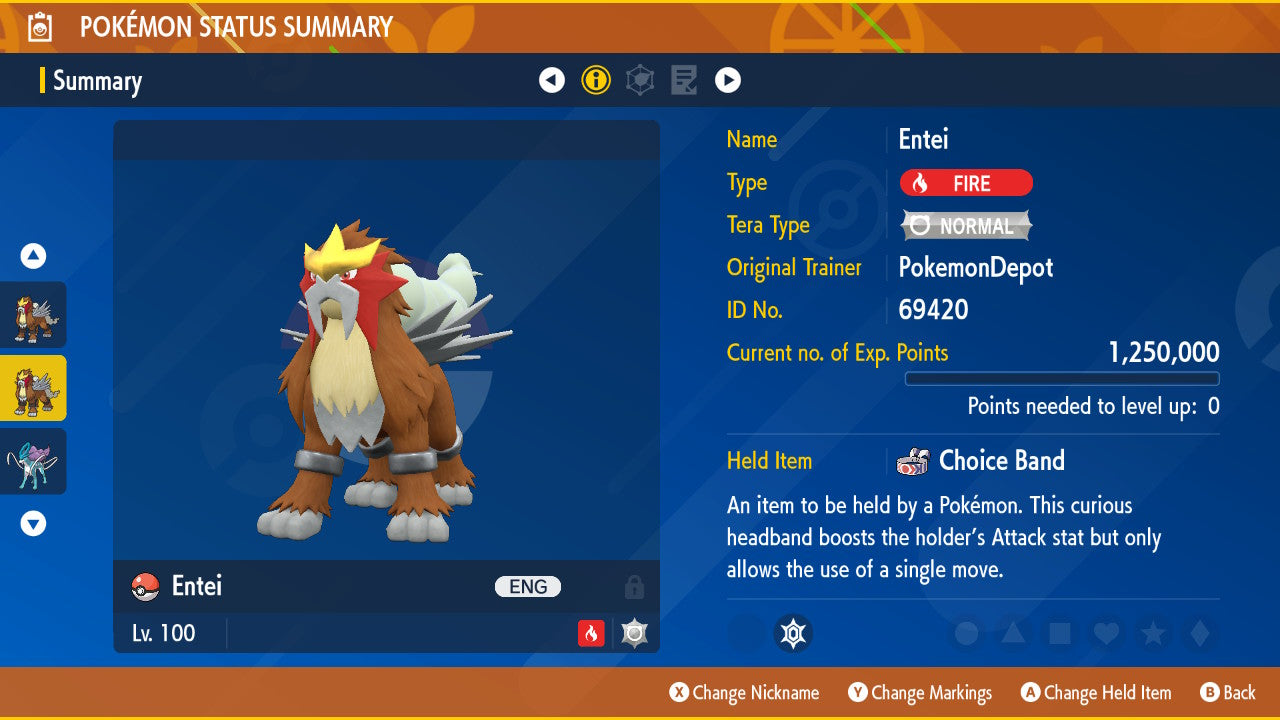The height and width of the screenshot is (720, 1280).
Task: Click the up arrow above party list
Action: [x=33, y=256]
